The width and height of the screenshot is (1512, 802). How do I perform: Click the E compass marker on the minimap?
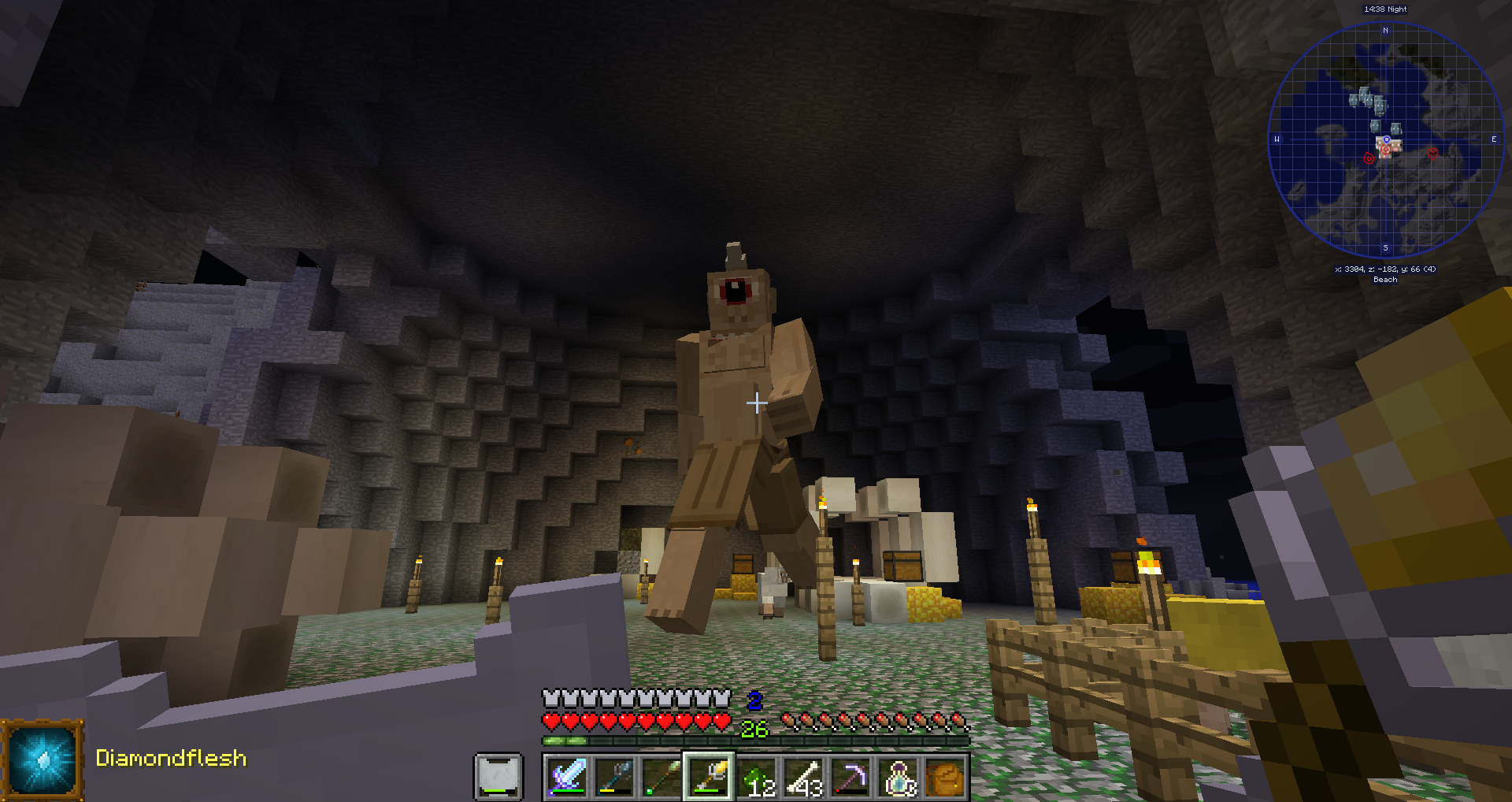point(1493,139)
